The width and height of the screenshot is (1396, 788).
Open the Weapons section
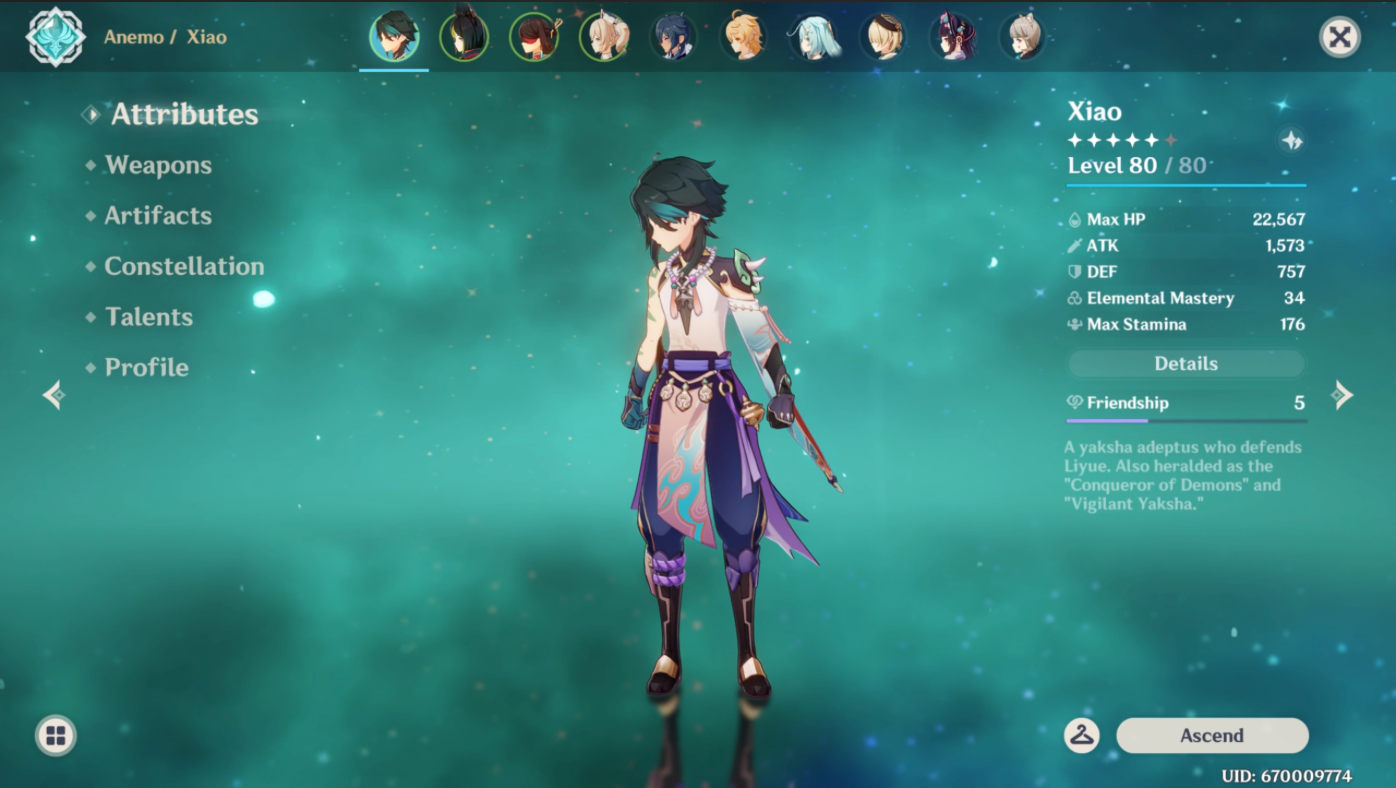click(x=157, y=164)
